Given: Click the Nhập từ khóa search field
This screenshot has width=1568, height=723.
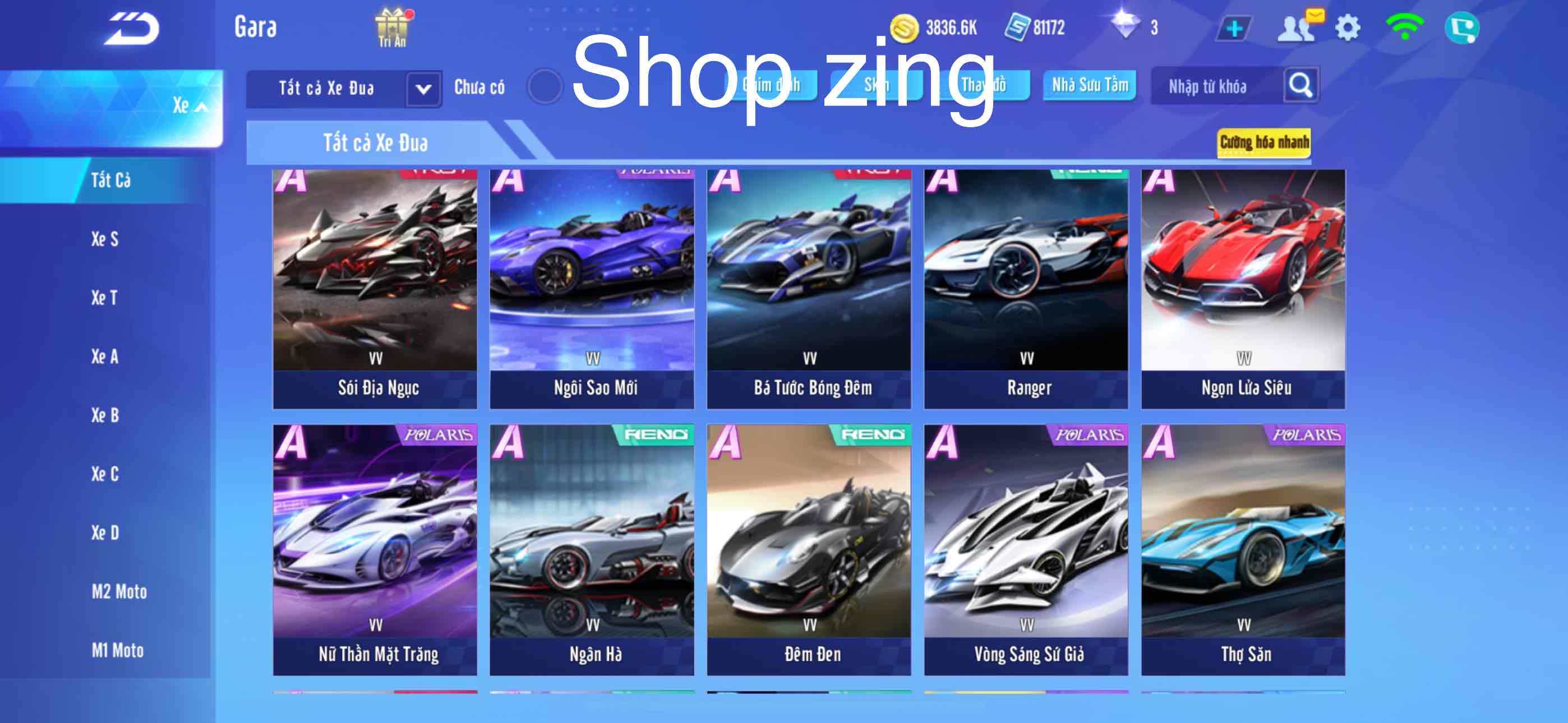Looking at the screenshot, I should [1214, 86].
